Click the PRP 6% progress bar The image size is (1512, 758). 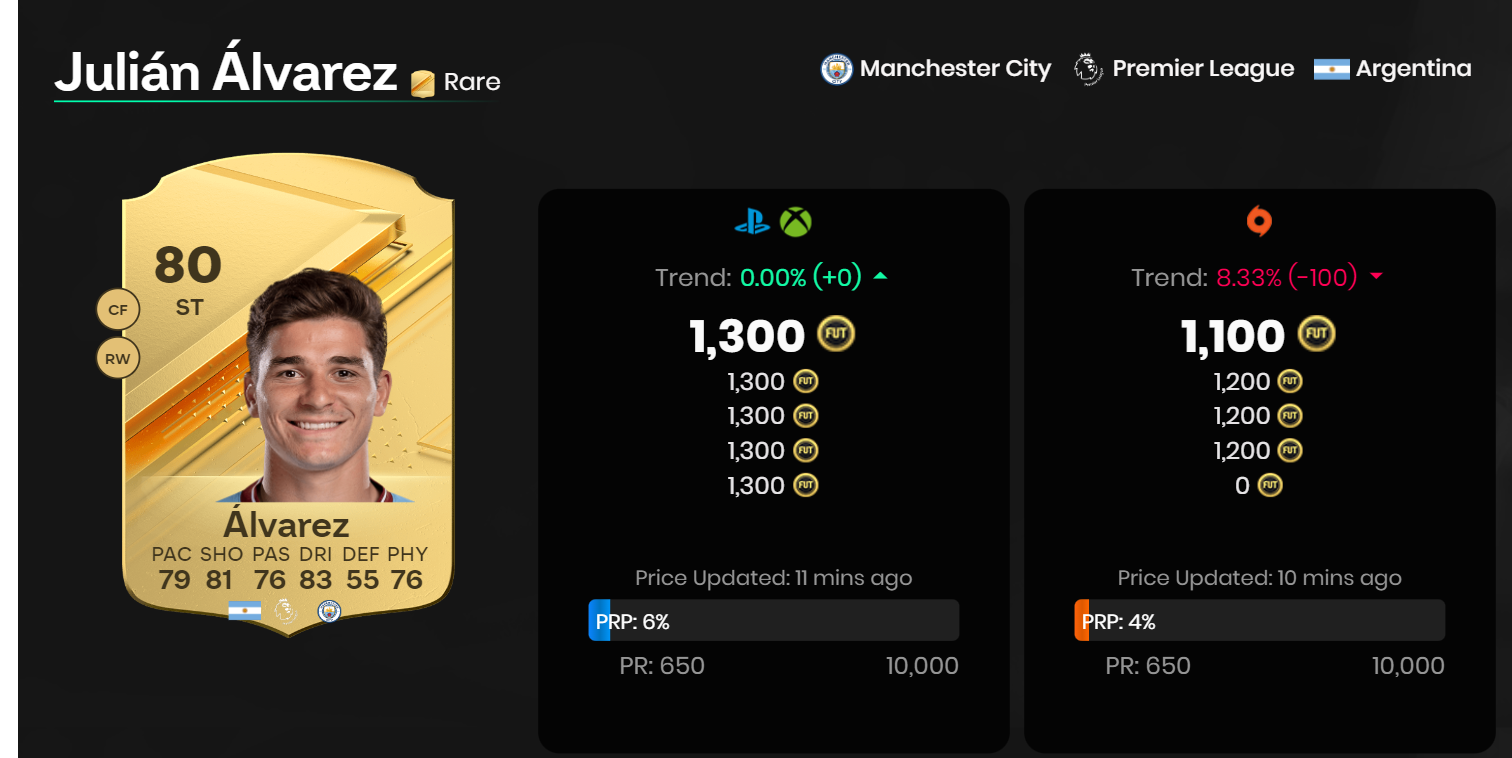[x=775, y=620]
